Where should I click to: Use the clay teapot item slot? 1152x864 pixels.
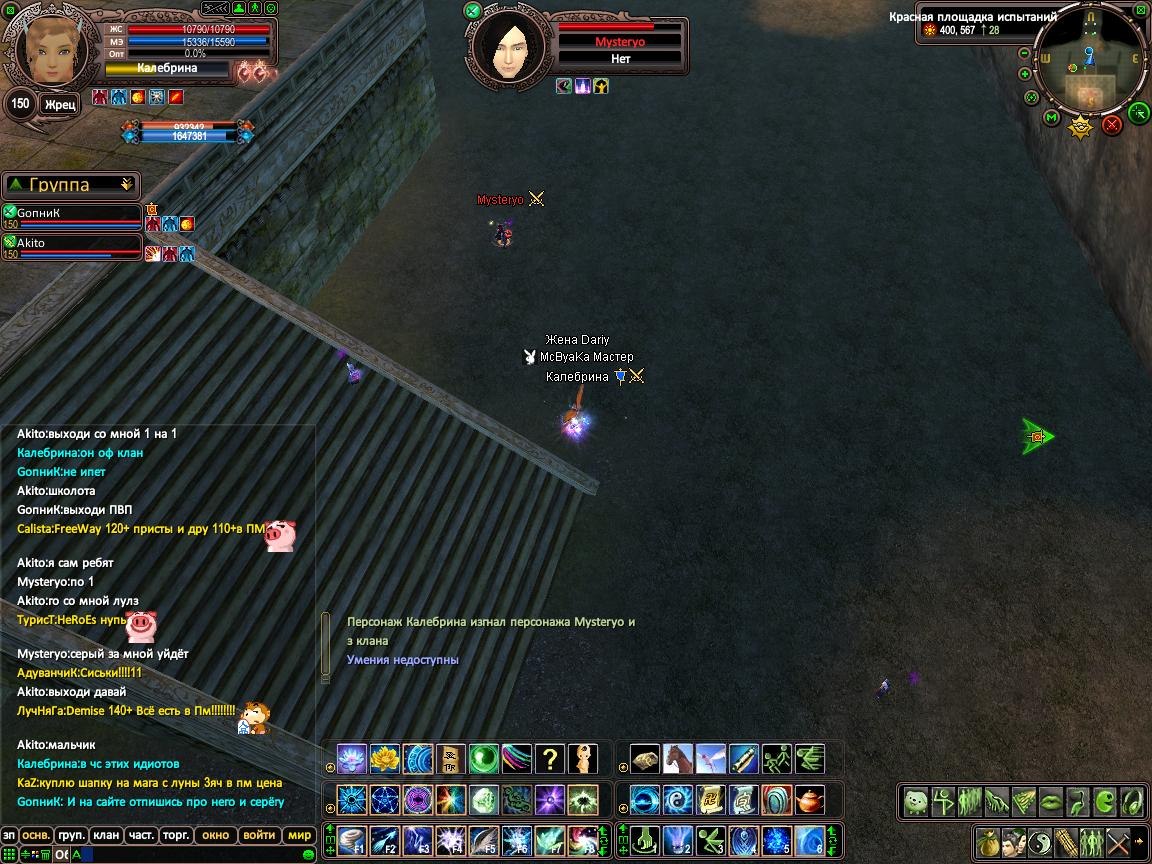[809, 800]
